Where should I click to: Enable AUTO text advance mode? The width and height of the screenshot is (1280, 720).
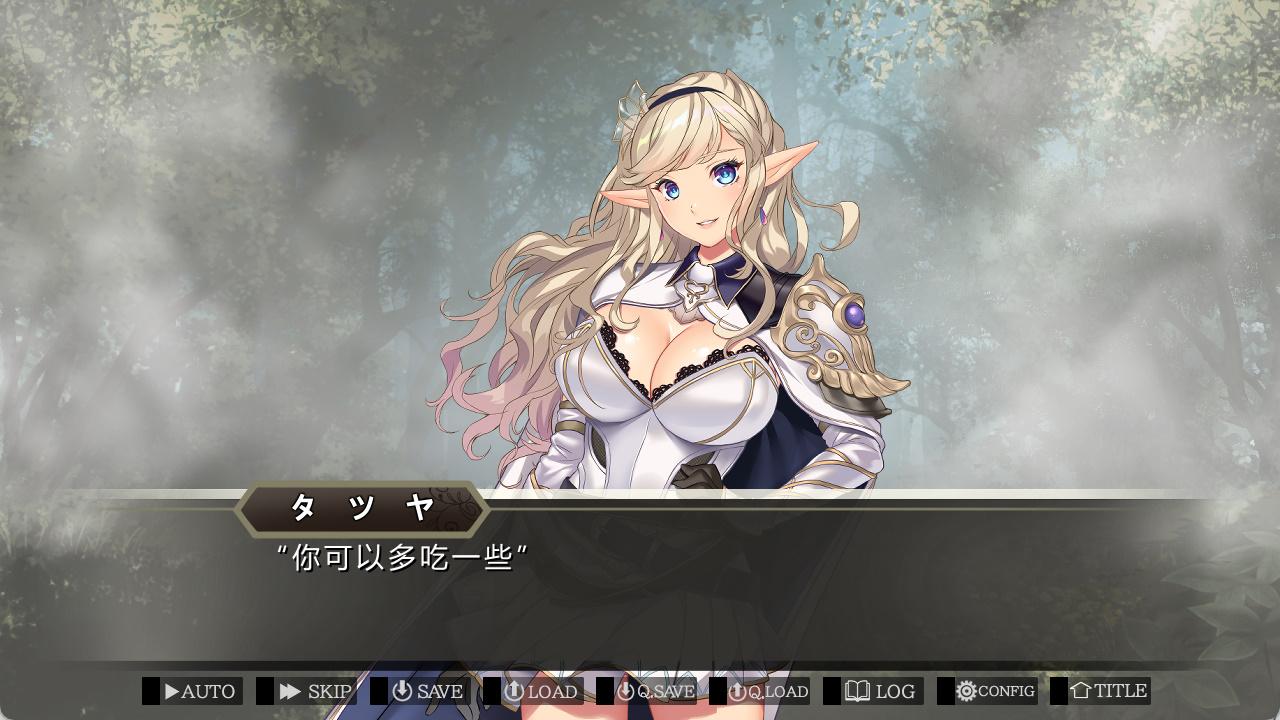tap(200, 691)
